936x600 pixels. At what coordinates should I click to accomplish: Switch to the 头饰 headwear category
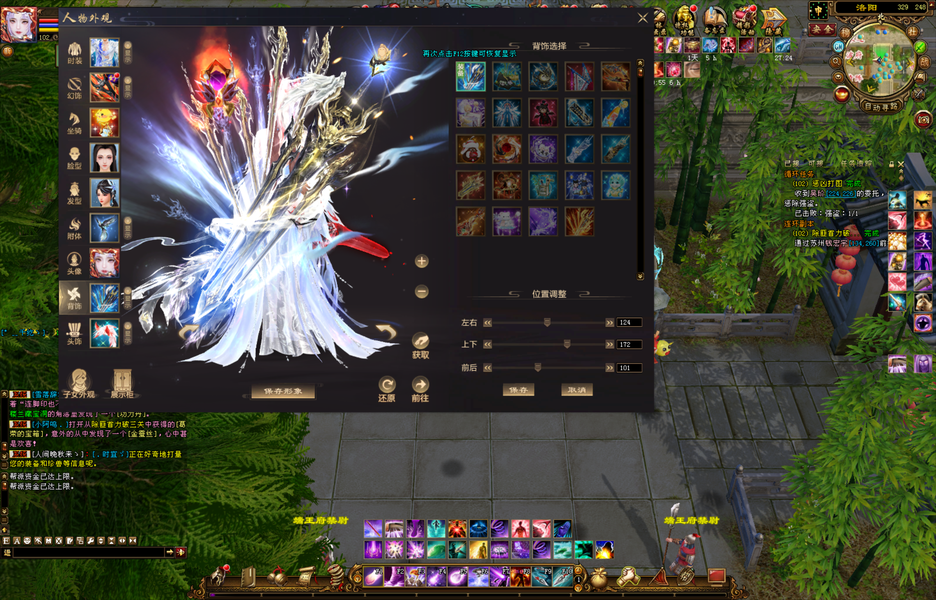[x=75, y=332]
